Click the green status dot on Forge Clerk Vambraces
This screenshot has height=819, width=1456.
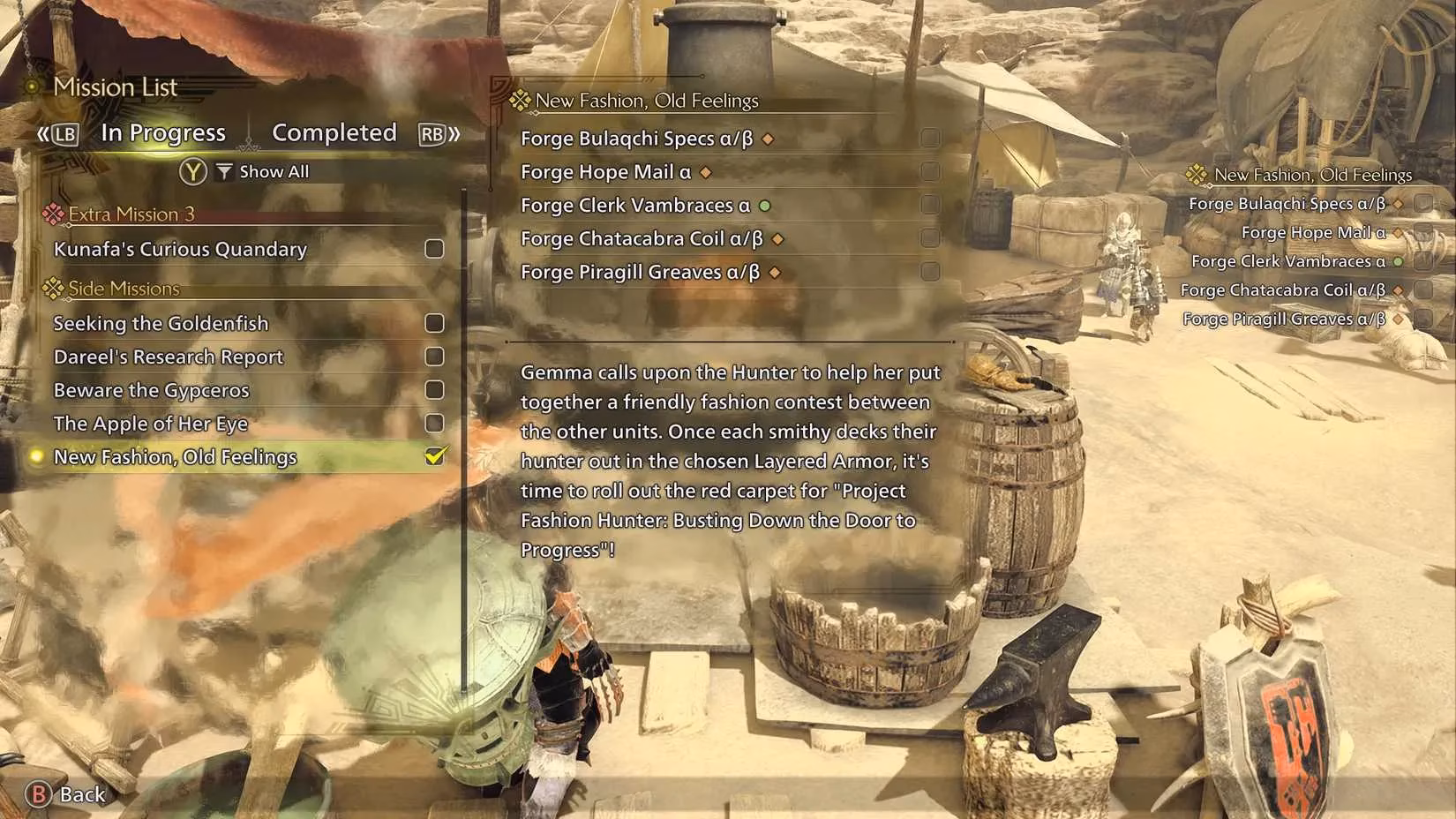click(x=763, y=205)
